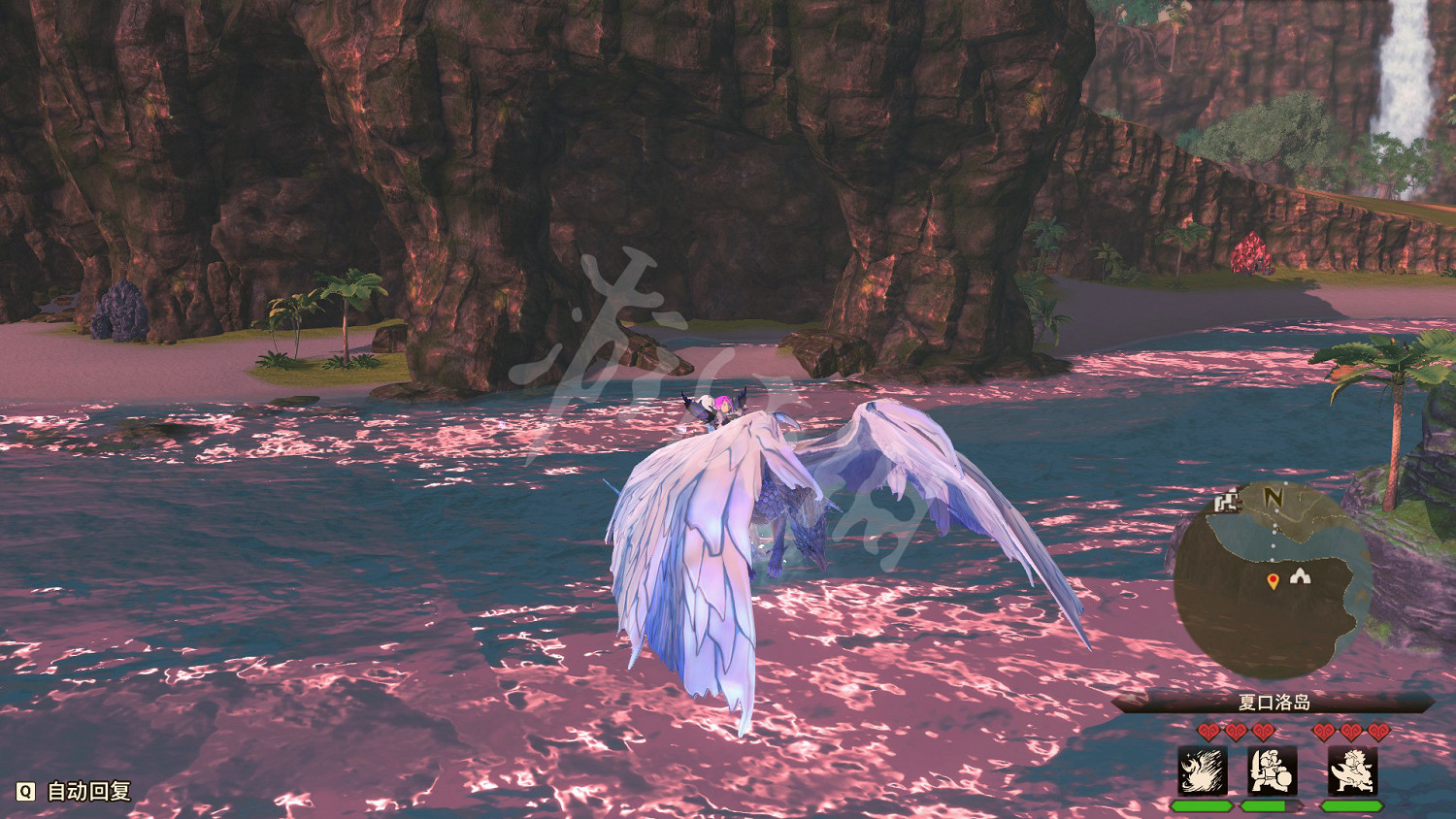Screen dimensions: 1456x819
Task: Click the first heart above the fire icon
Action: [x=1208, y=731]
